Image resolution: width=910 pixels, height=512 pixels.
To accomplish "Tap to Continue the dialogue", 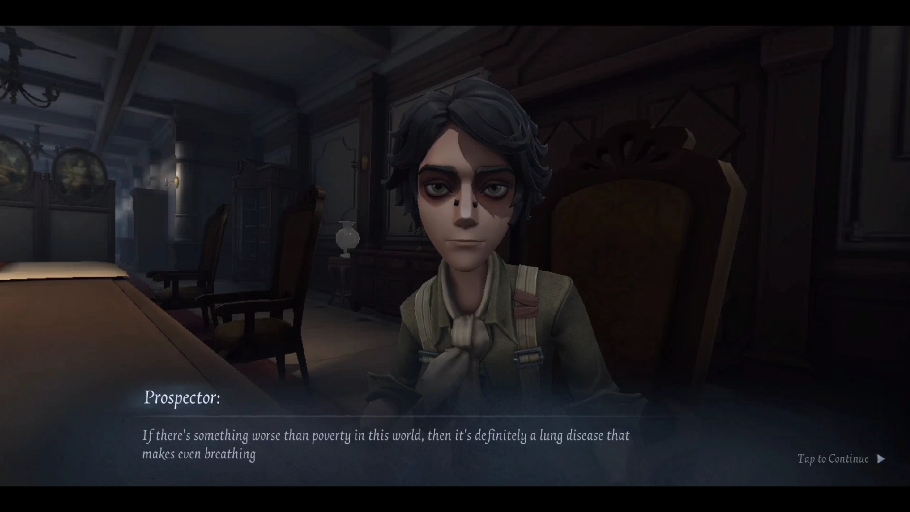I will point(840,459).
